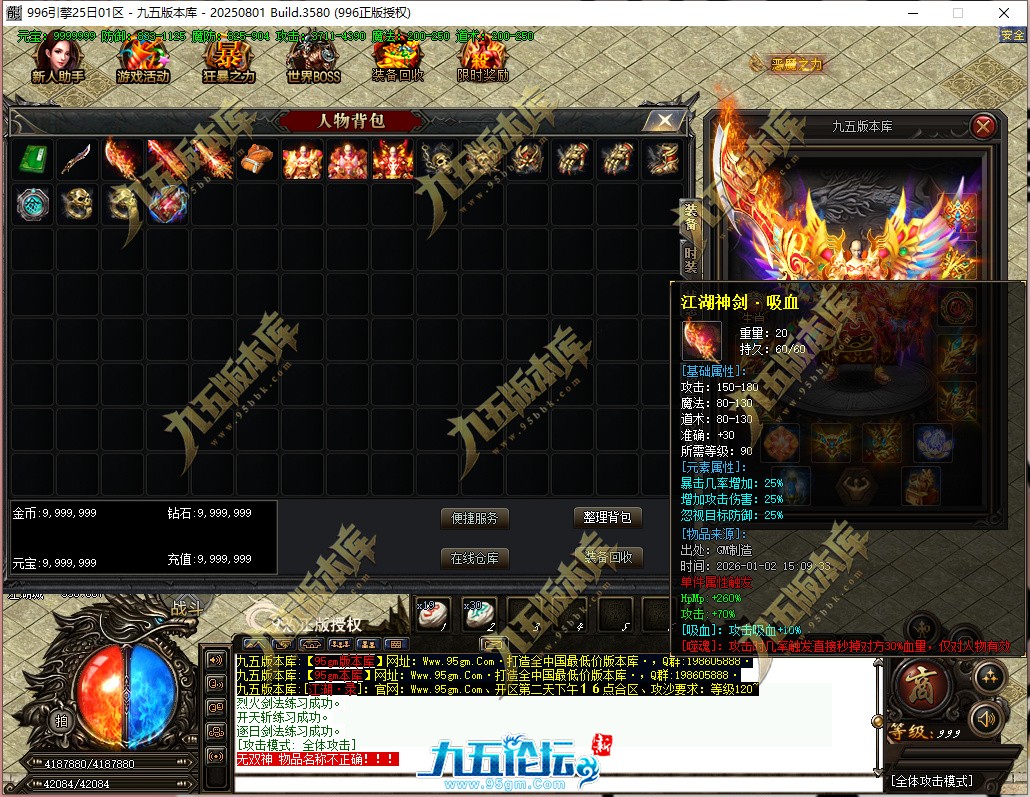Open the 商 shop round button
Viewport: 1030px width, 797px height.
913,682
